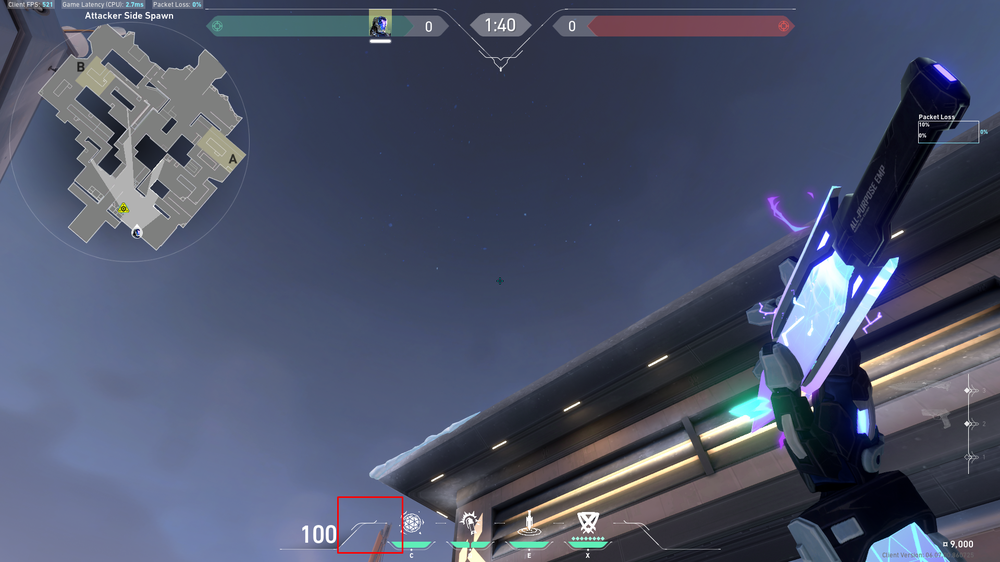
Task: Use the ZERO/point knife ability
Action: click(x=529, y=522)
